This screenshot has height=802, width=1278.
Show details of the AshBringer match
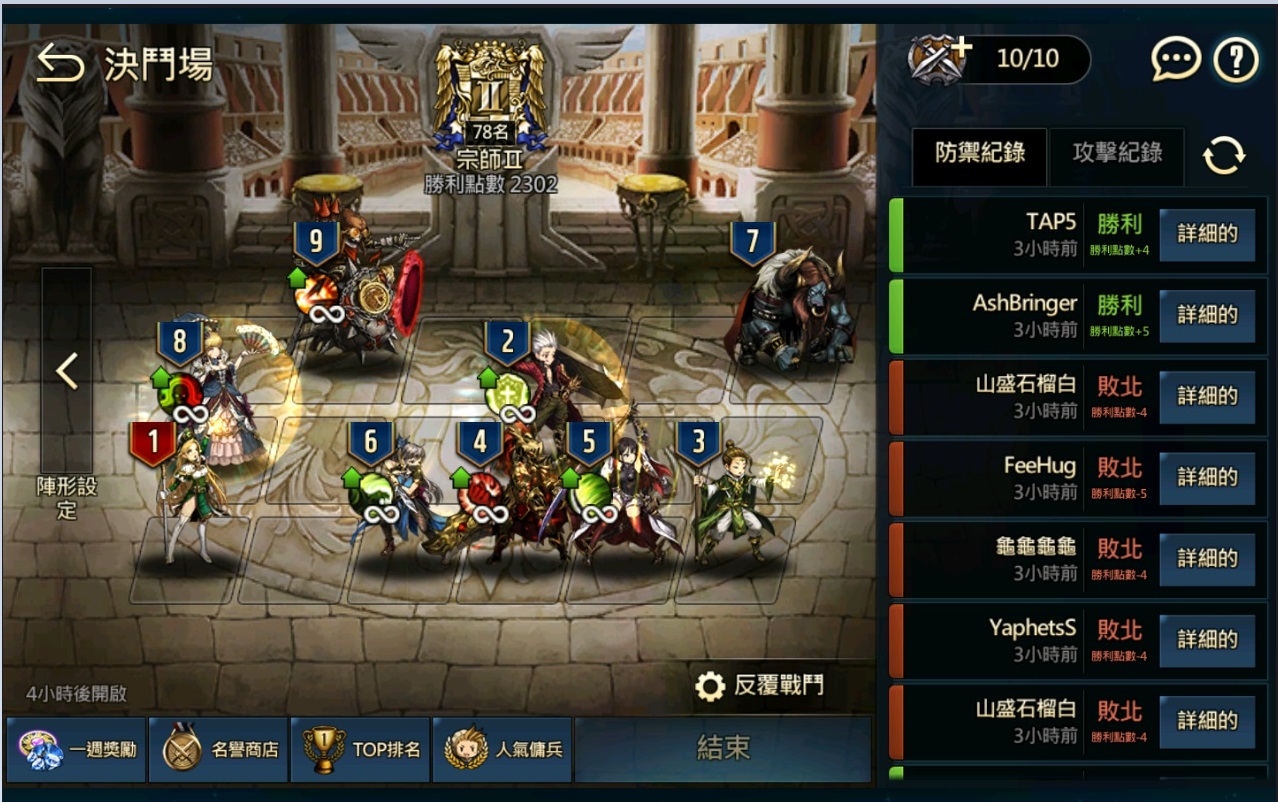1207,315
